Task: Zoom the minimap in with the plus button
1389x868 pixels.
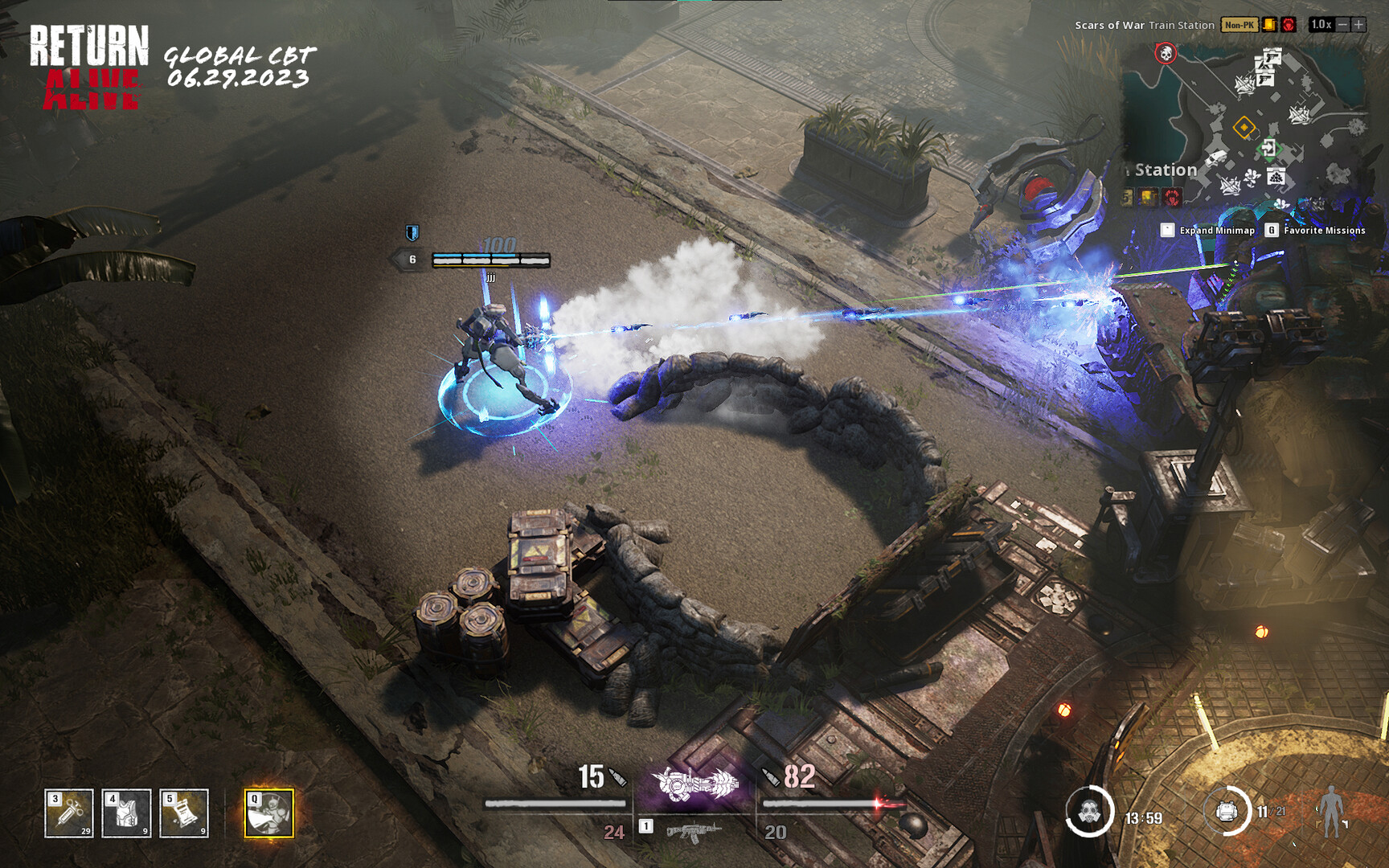Action: click(1358, 25)
